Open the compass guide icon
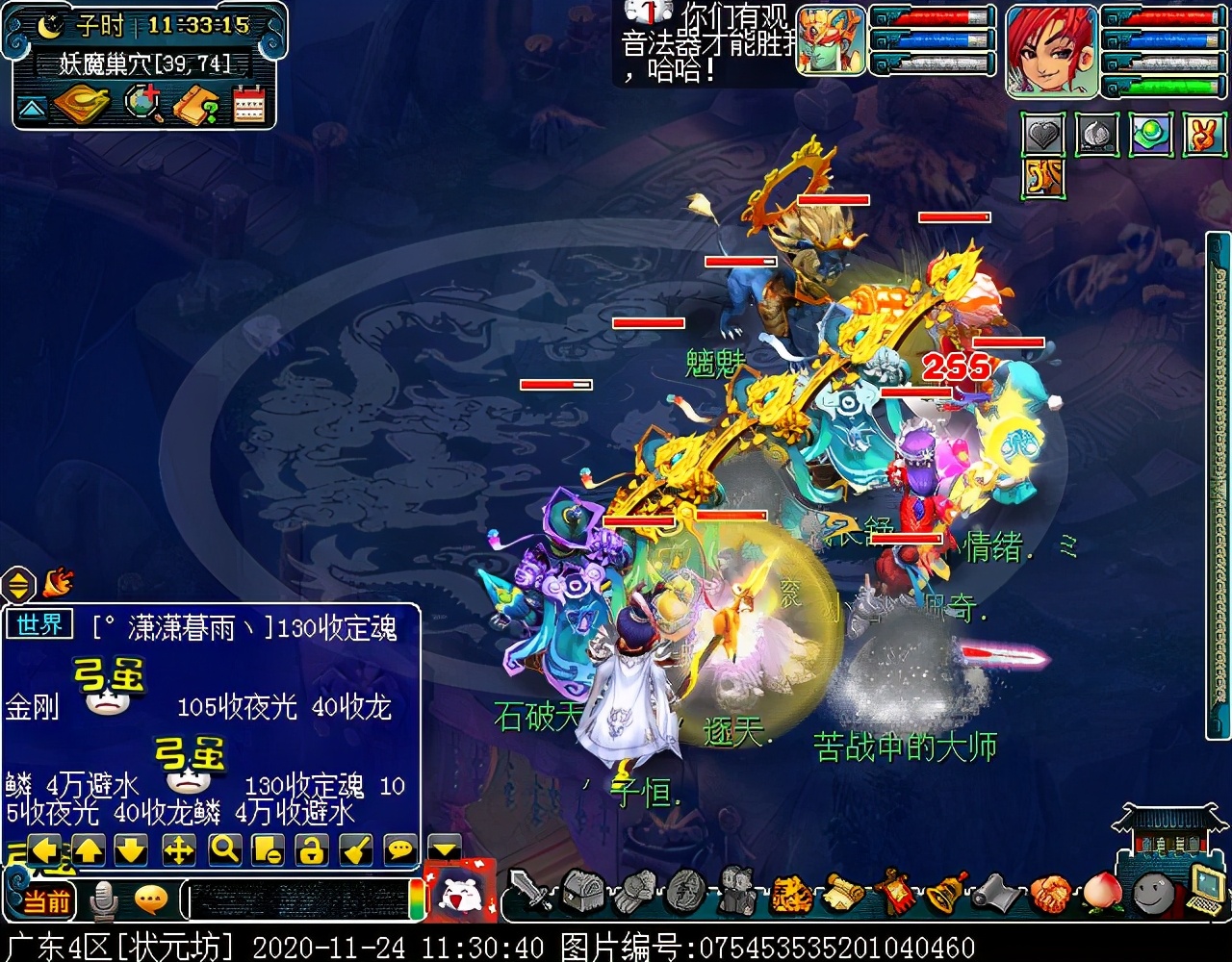Image resolution: width=1232 pixels, height=962 pixels. [82, 105]
